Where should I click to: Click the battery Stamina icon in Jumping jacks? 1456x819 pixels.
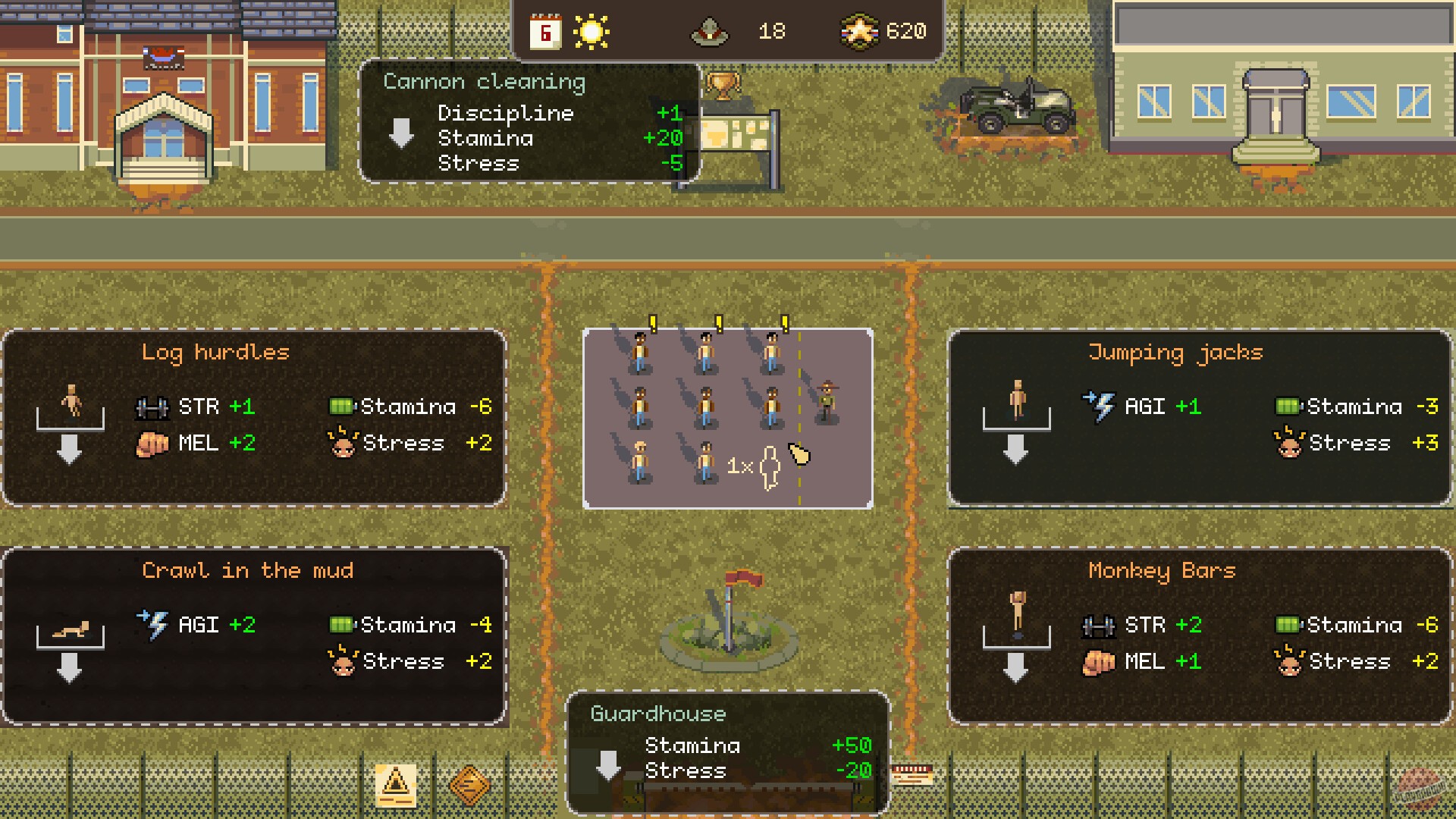tap(1287, 406)
